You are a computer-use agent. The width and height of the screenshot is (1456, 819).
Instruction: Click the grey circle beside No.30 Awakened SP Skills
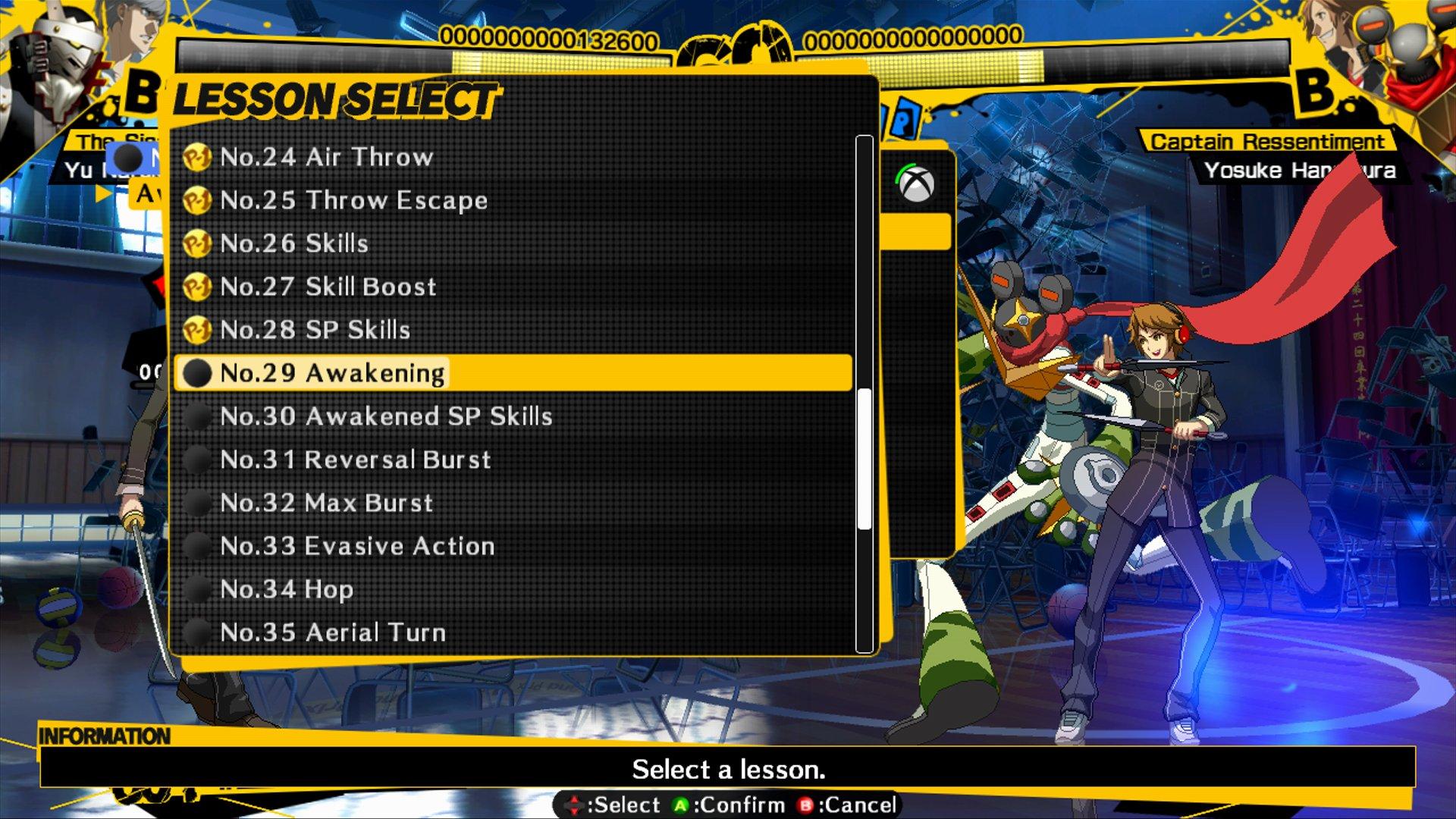point(199,416)
